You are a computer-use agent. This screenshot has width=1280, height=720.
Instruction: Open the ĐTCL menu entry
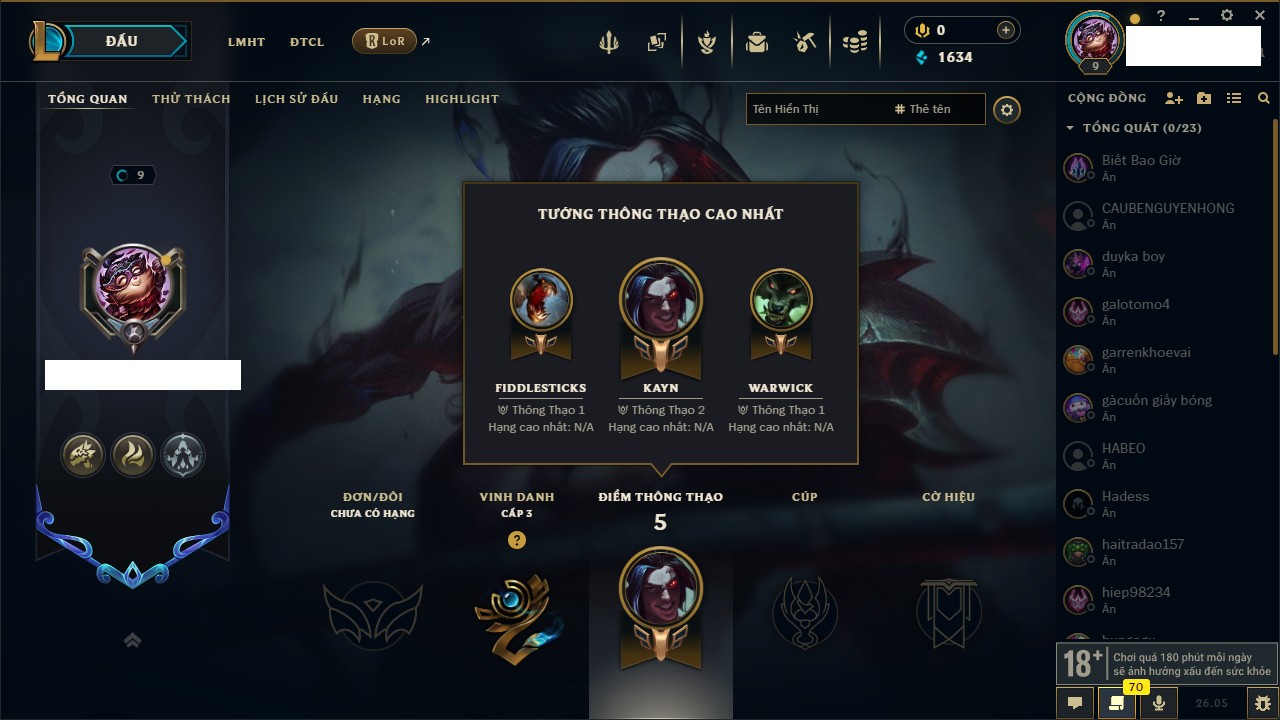click(x=307, y=42)
